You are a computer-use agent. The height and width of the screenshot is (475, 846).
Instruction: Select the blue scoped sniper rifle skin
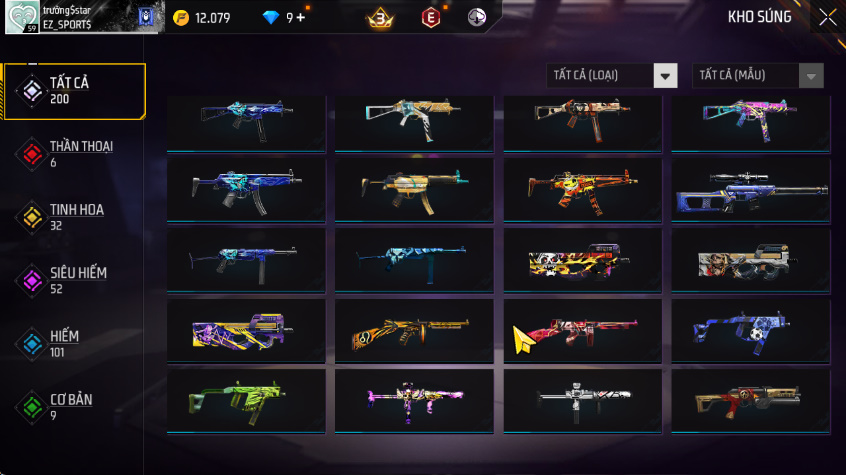click(x=750, y=189)
